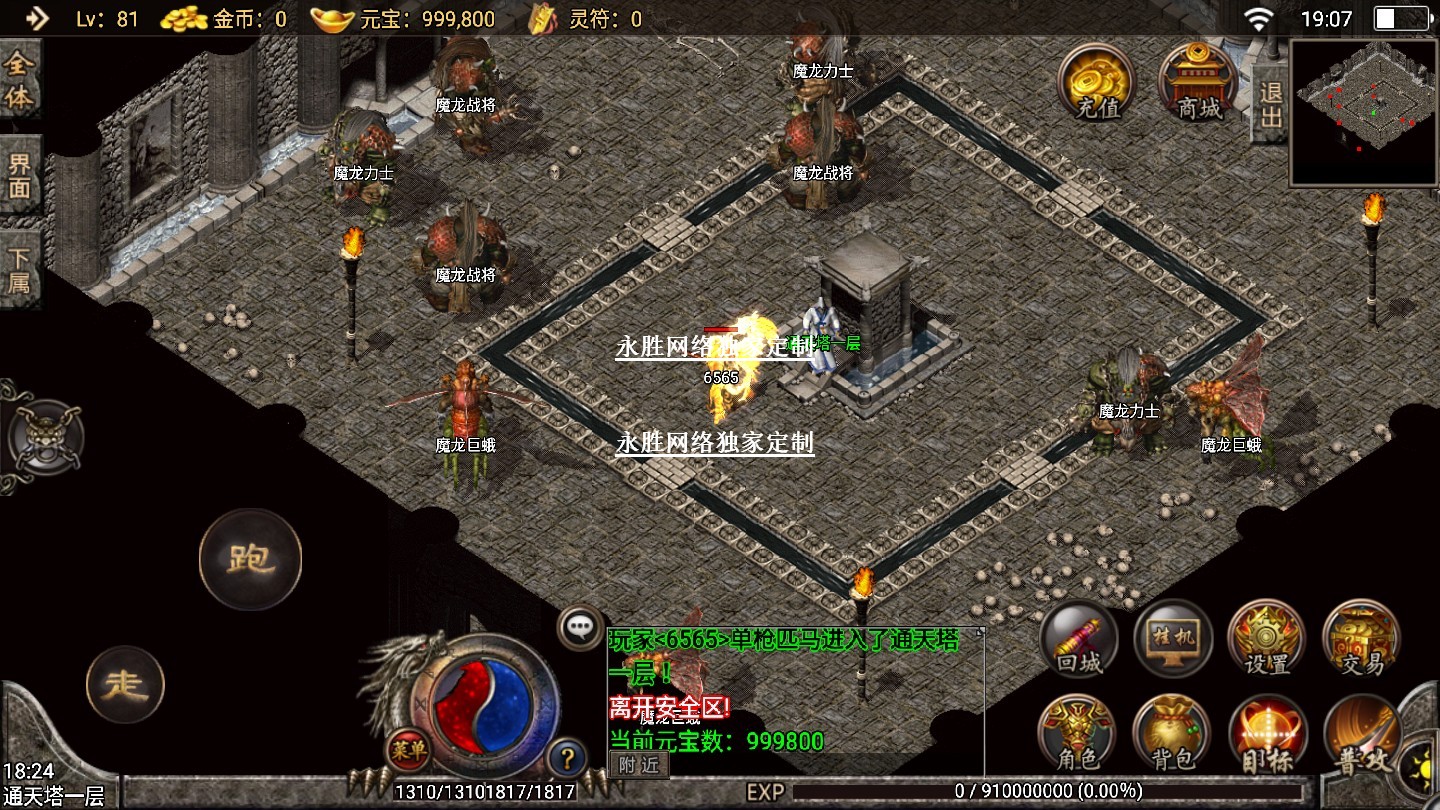Open the minimap
The height and width of the screenshot is (810, 1440).
pos(1364,112)
